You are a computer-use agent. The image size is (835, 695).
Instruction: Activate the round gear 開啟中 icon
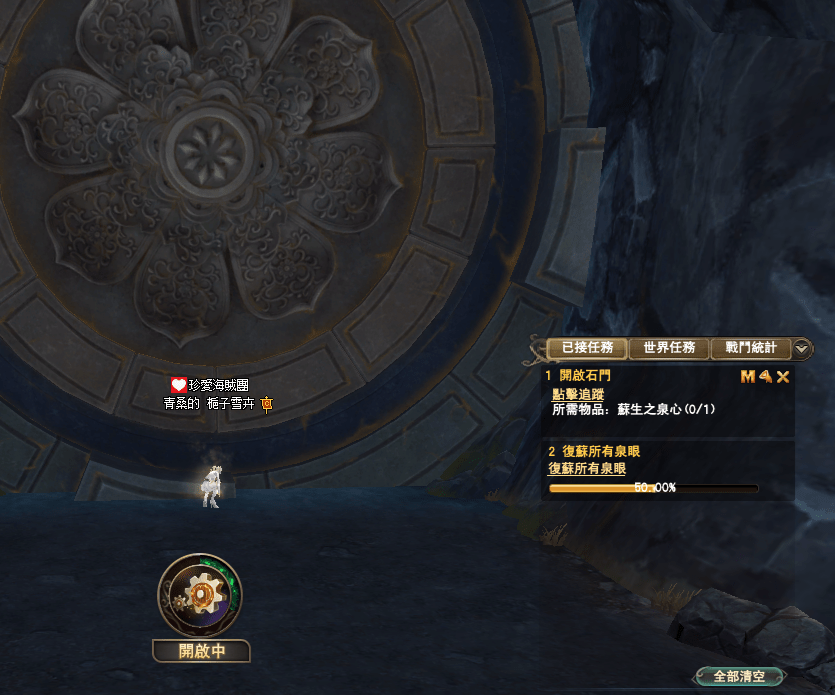pos(200,595)
